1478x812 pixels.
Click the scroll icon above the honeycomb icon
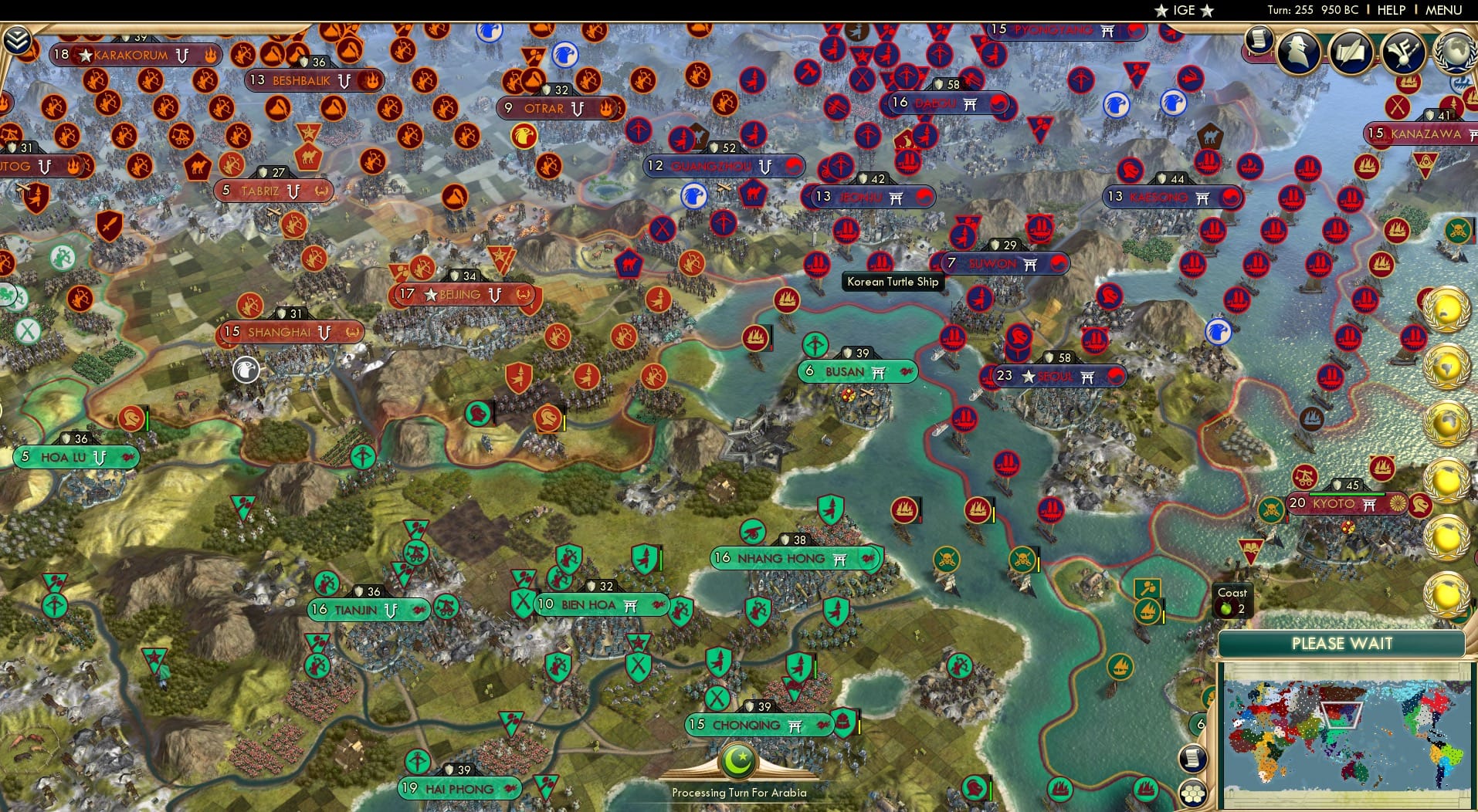pos(1192,759)
